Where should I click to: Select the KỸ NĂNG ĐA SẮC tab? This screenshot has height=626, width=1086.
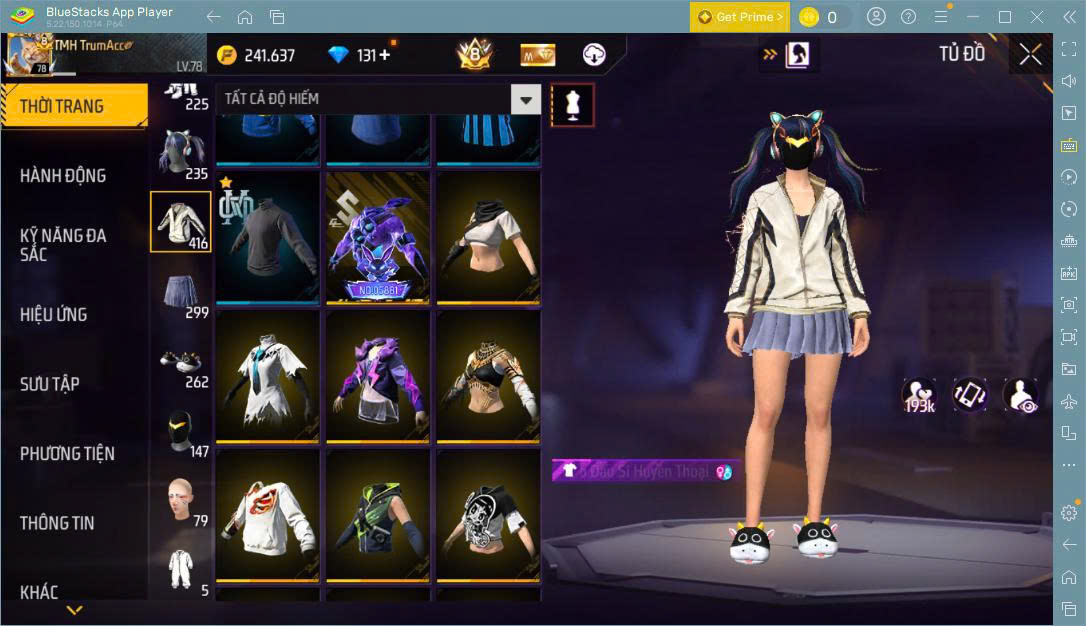[x=63, y=245]
